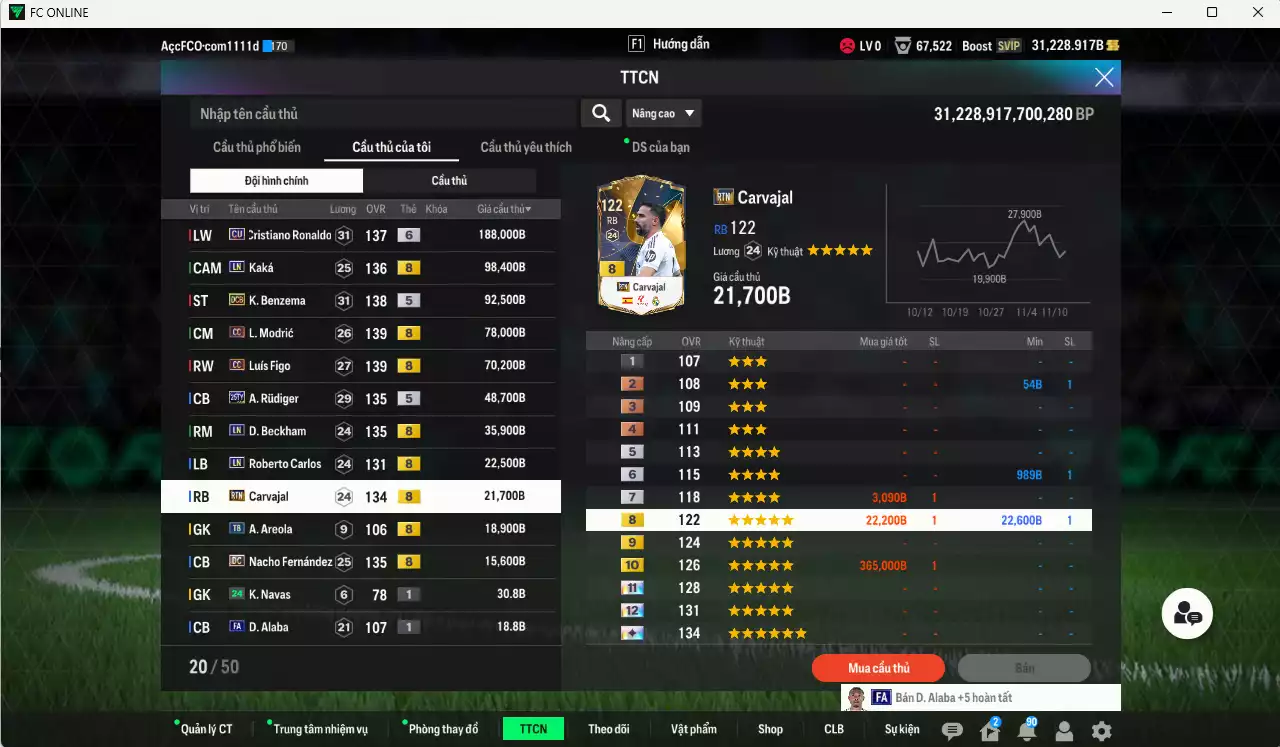Click the Bán button
Viewport: 1280px width, 747px height.
coord(1024,667)
